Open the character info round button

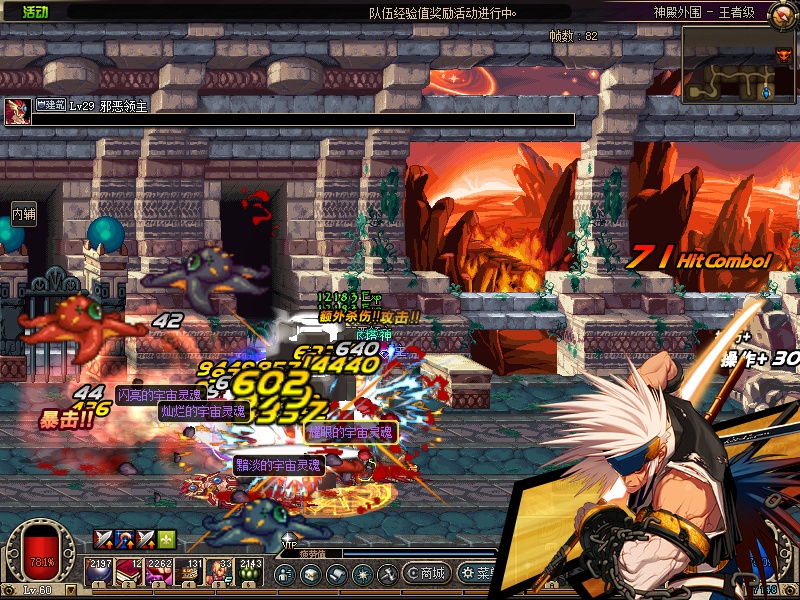tap(285, 574)
